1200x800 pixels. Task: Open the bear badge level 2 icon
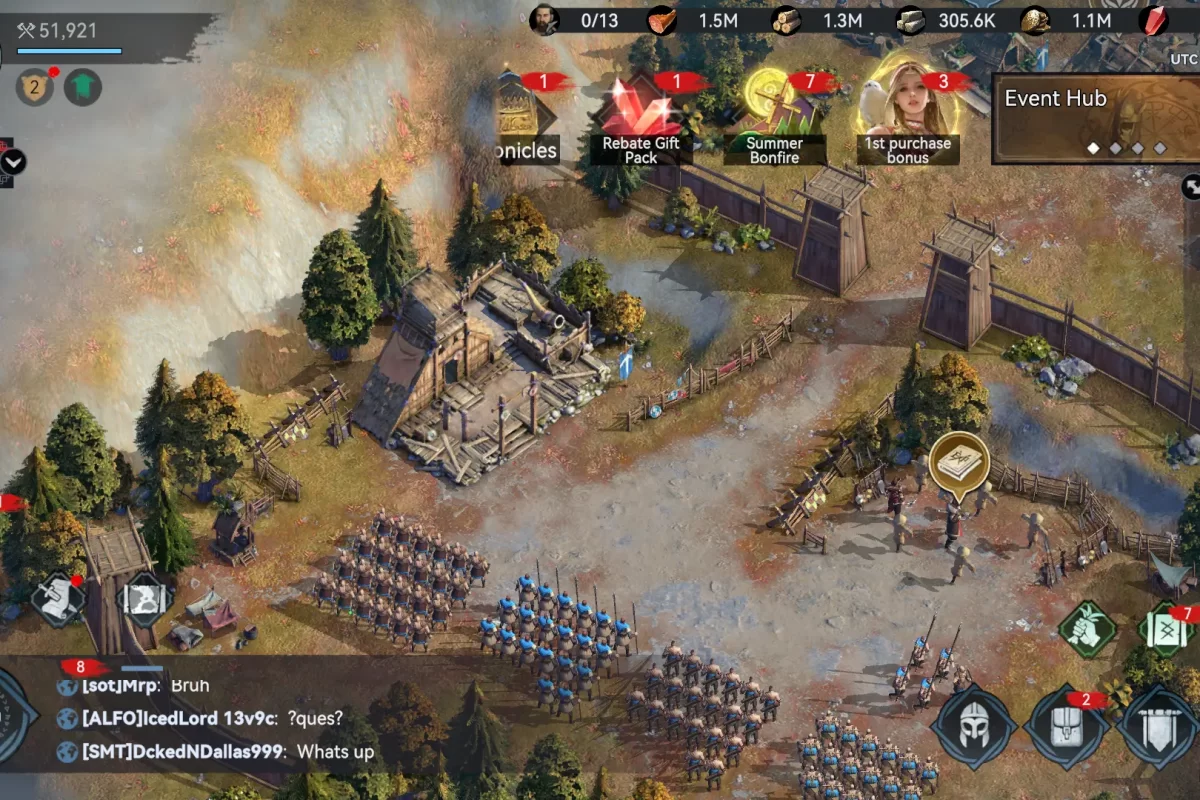(x=34, y=88)
